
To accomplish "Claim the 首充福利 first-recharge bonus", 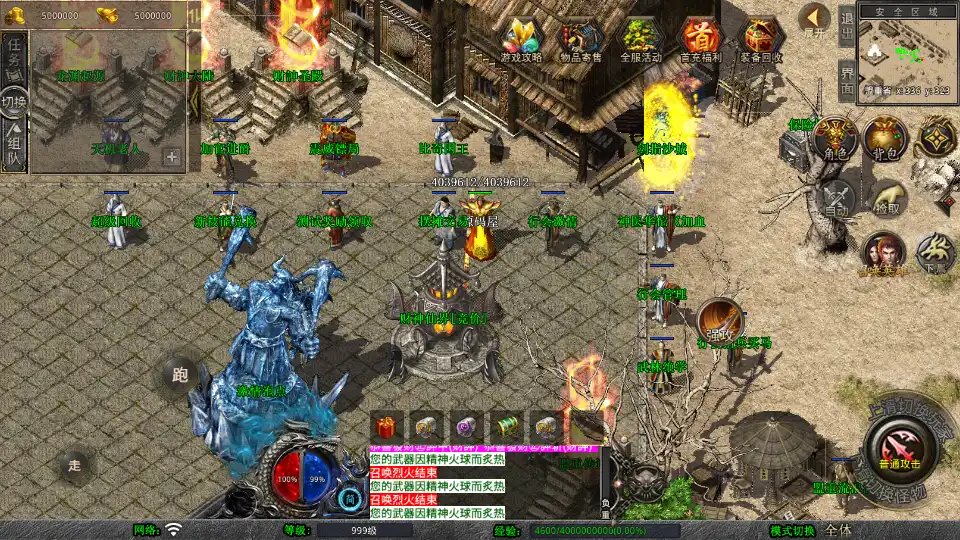I will coord(701,40).
